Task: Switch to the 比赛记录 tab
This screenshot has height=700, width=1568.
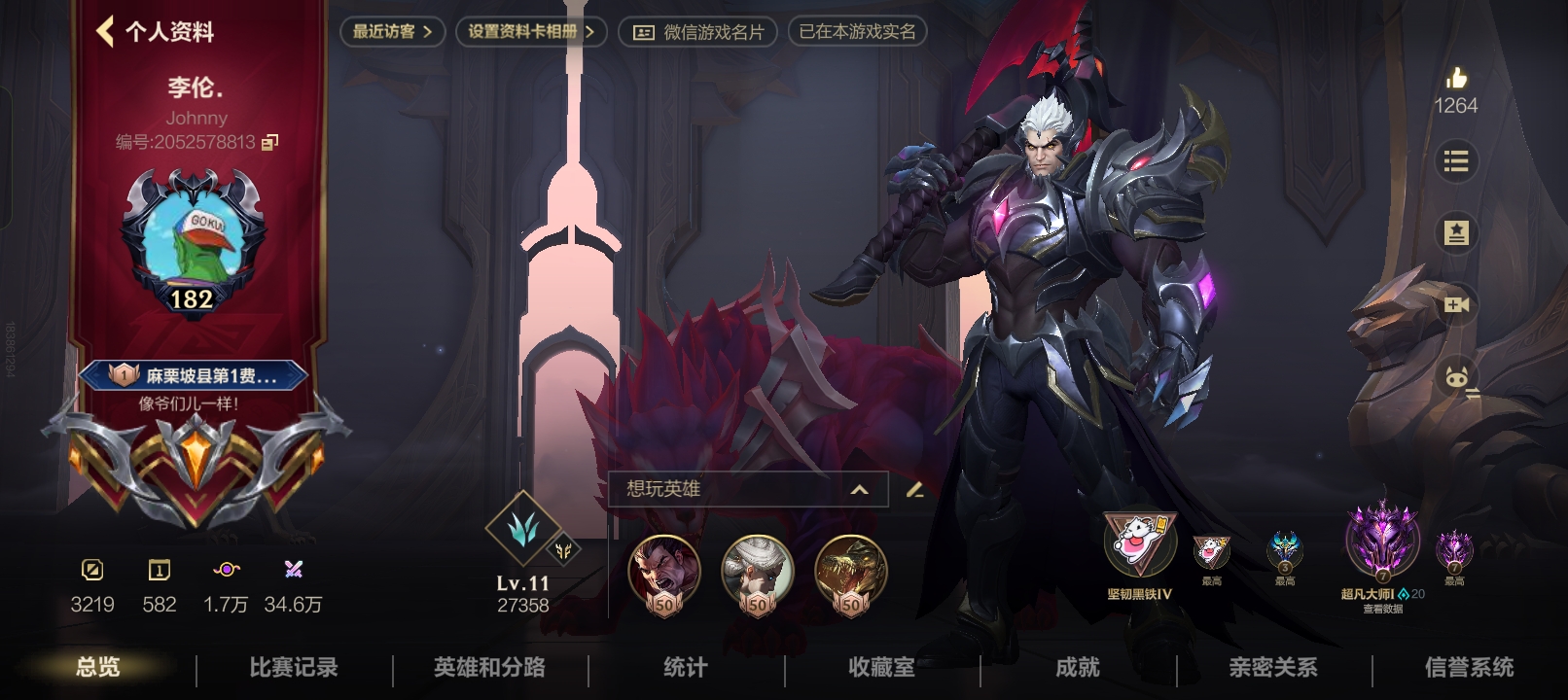Action: (x=294, y=668)
